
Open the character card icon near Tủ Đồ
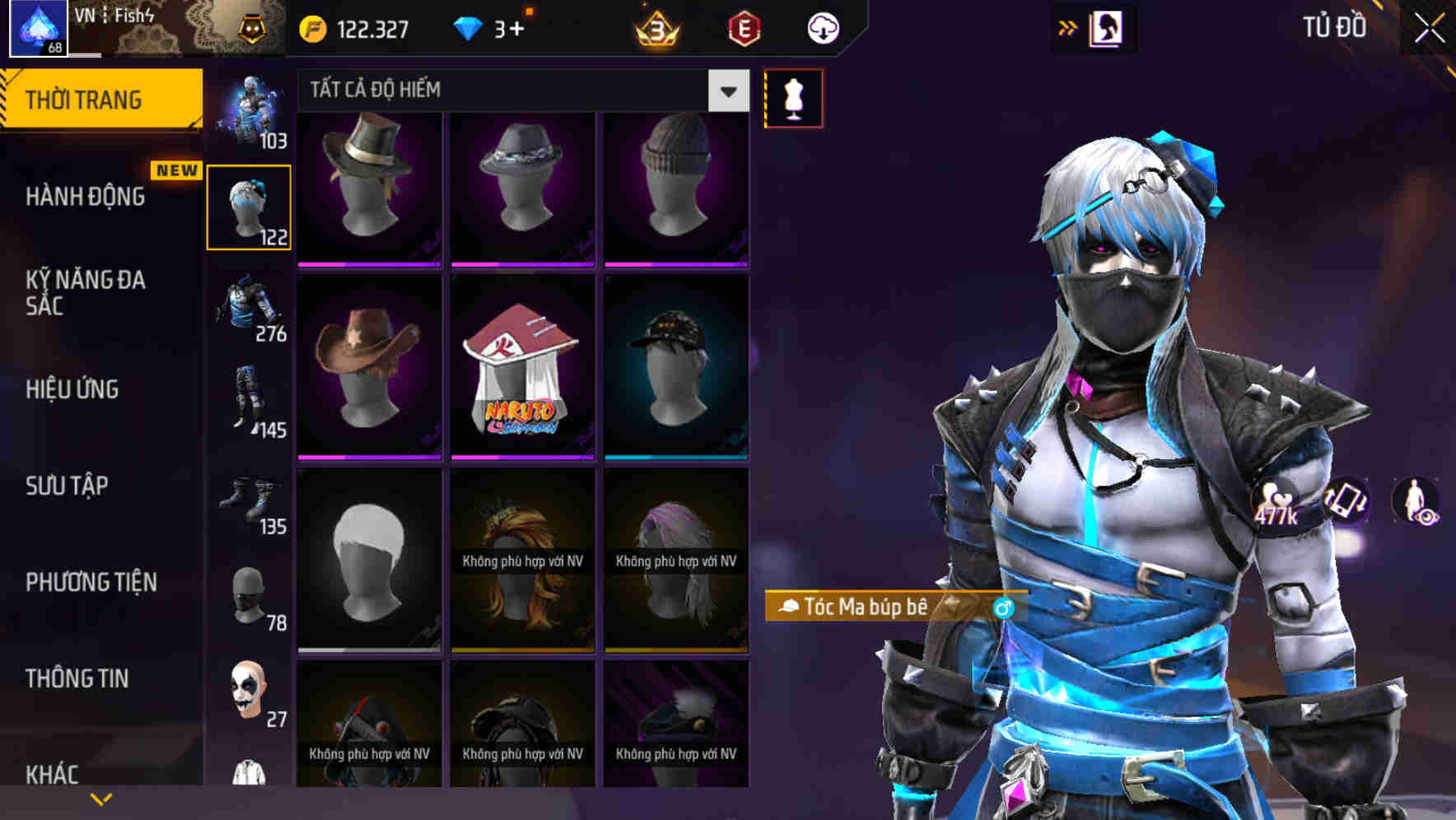pos(1108,27)
